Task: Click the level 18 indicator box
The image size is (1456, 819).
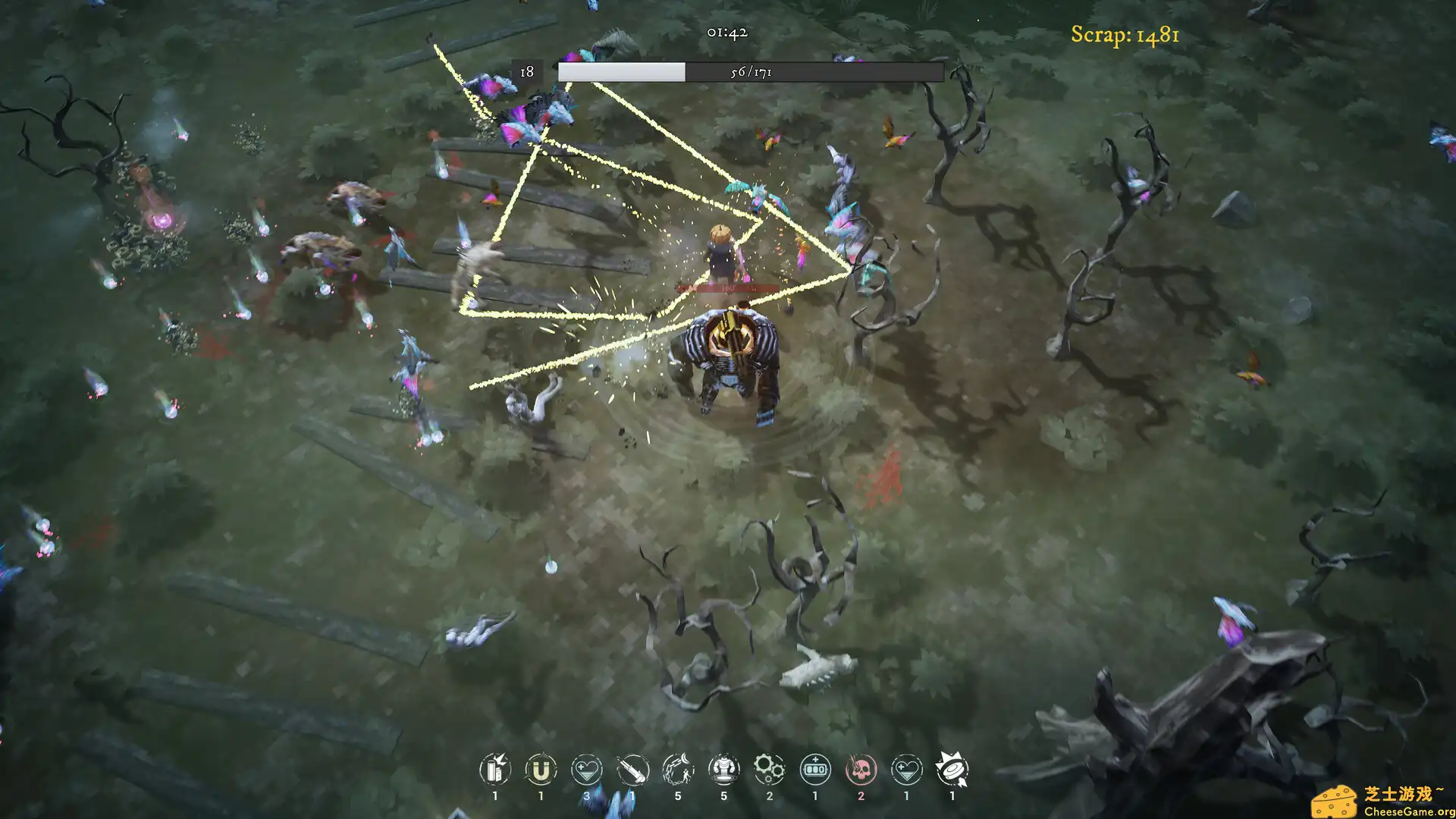Action: (526, 72)
